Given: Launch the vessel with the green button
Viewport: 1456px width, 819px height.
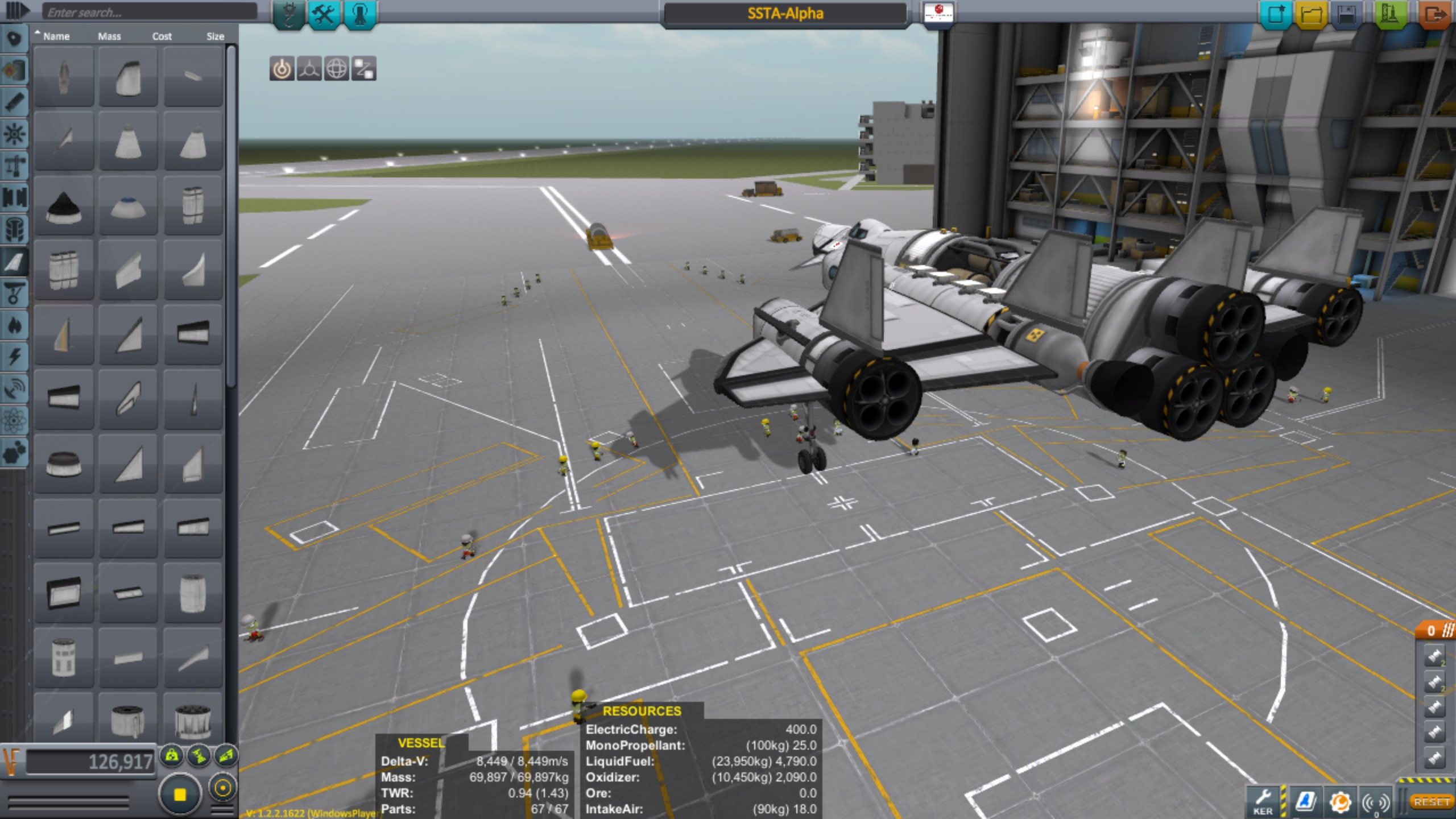Looking at the screenshot, I should click(1389, 14).
